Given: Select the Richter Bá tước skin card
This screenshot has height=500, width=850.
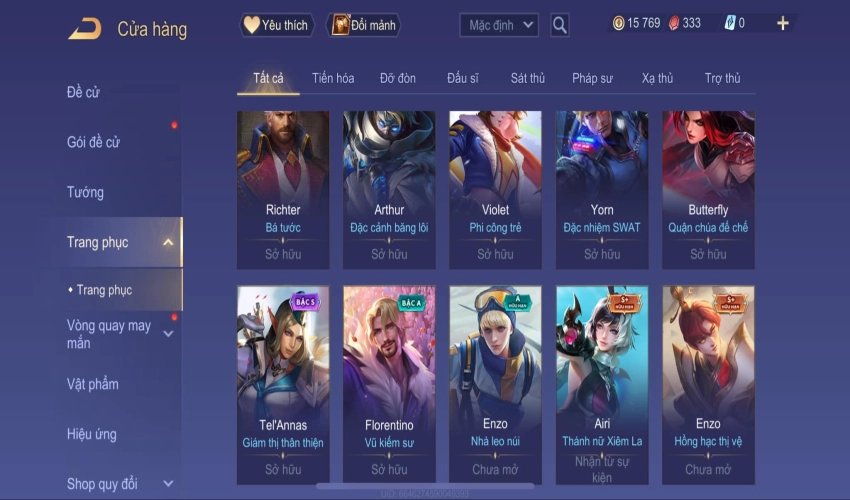Looking at the screenshot, I should pos(283,190).
